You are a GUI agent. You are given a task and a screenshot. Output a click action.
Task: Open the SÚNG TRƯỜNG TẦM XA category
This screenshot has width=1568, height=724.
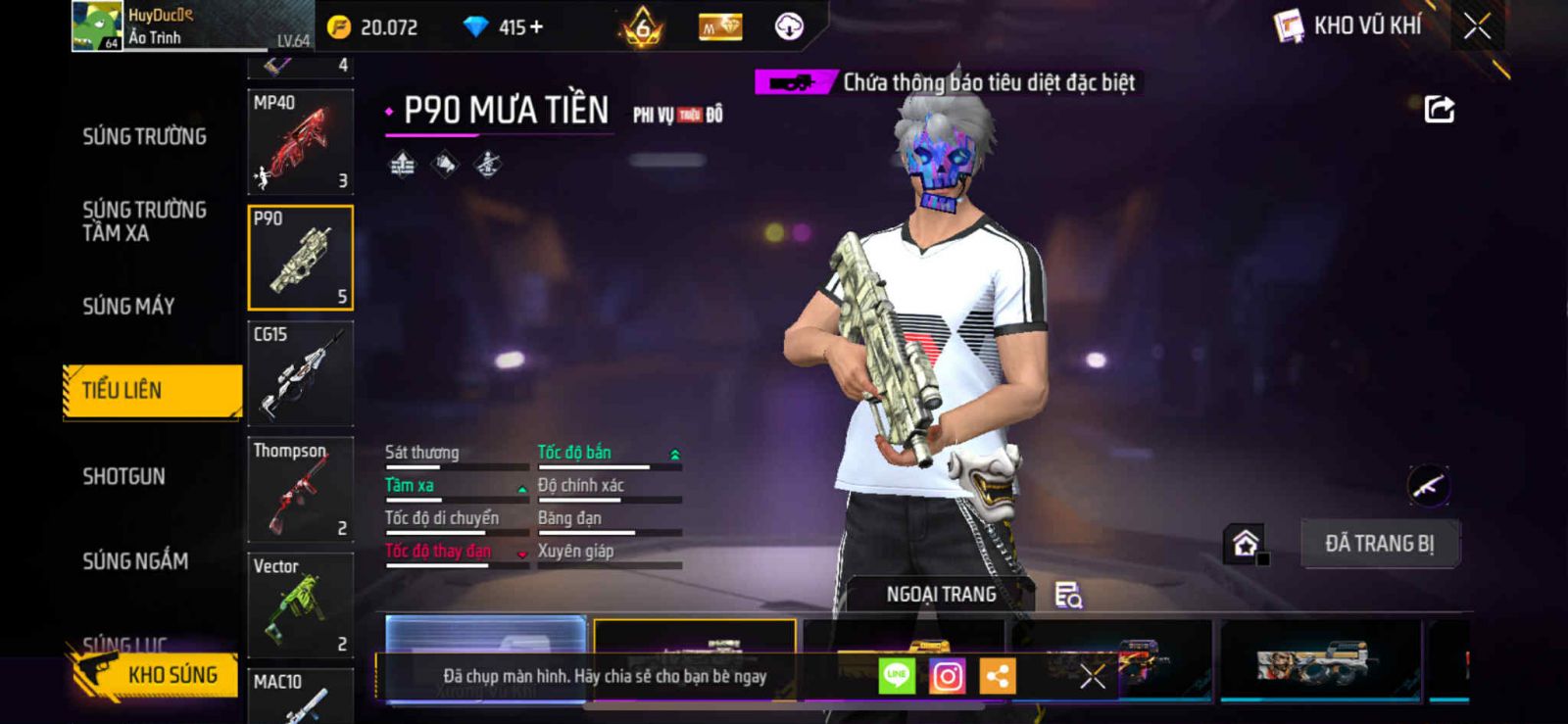pyautogui.click(x=144, y=221)
